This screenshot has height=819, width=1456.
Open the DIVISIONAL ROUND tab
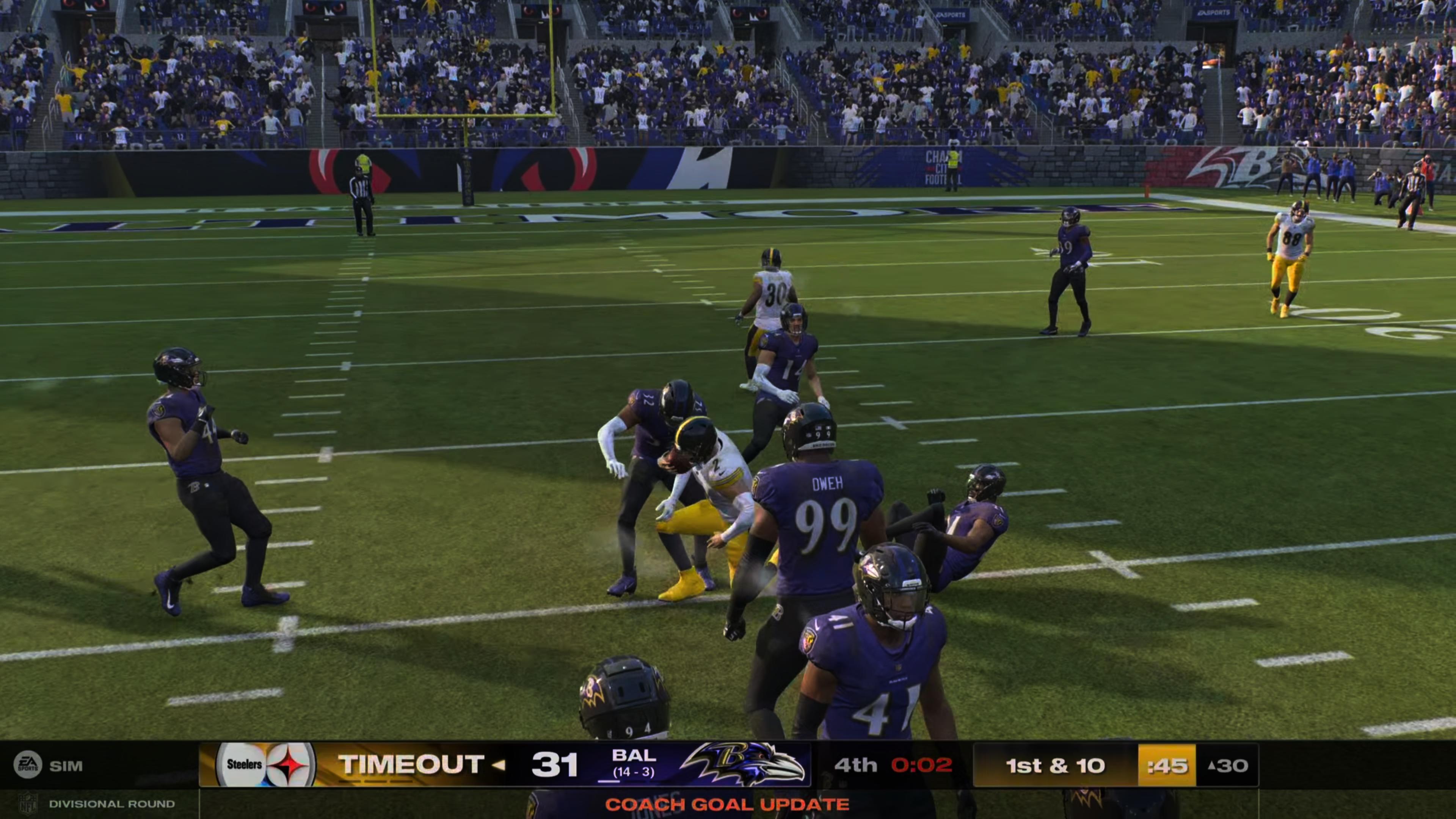tap(113, 804)
